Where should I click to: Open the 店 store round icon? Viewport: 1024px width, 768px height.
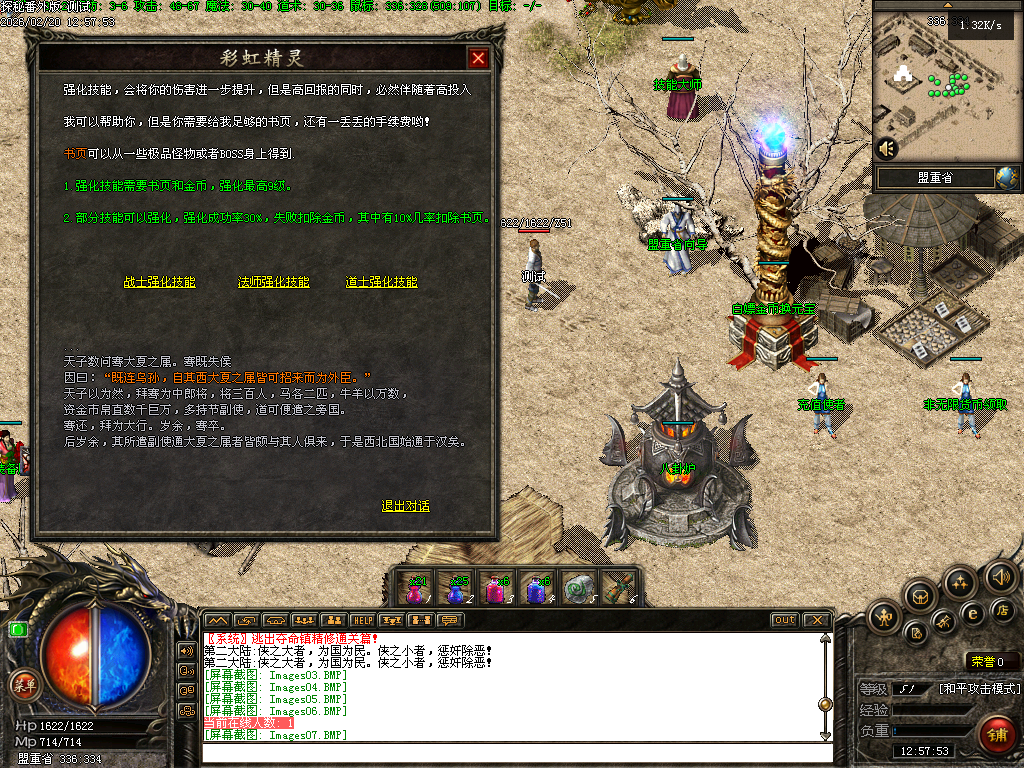[x=1003, y=609]
